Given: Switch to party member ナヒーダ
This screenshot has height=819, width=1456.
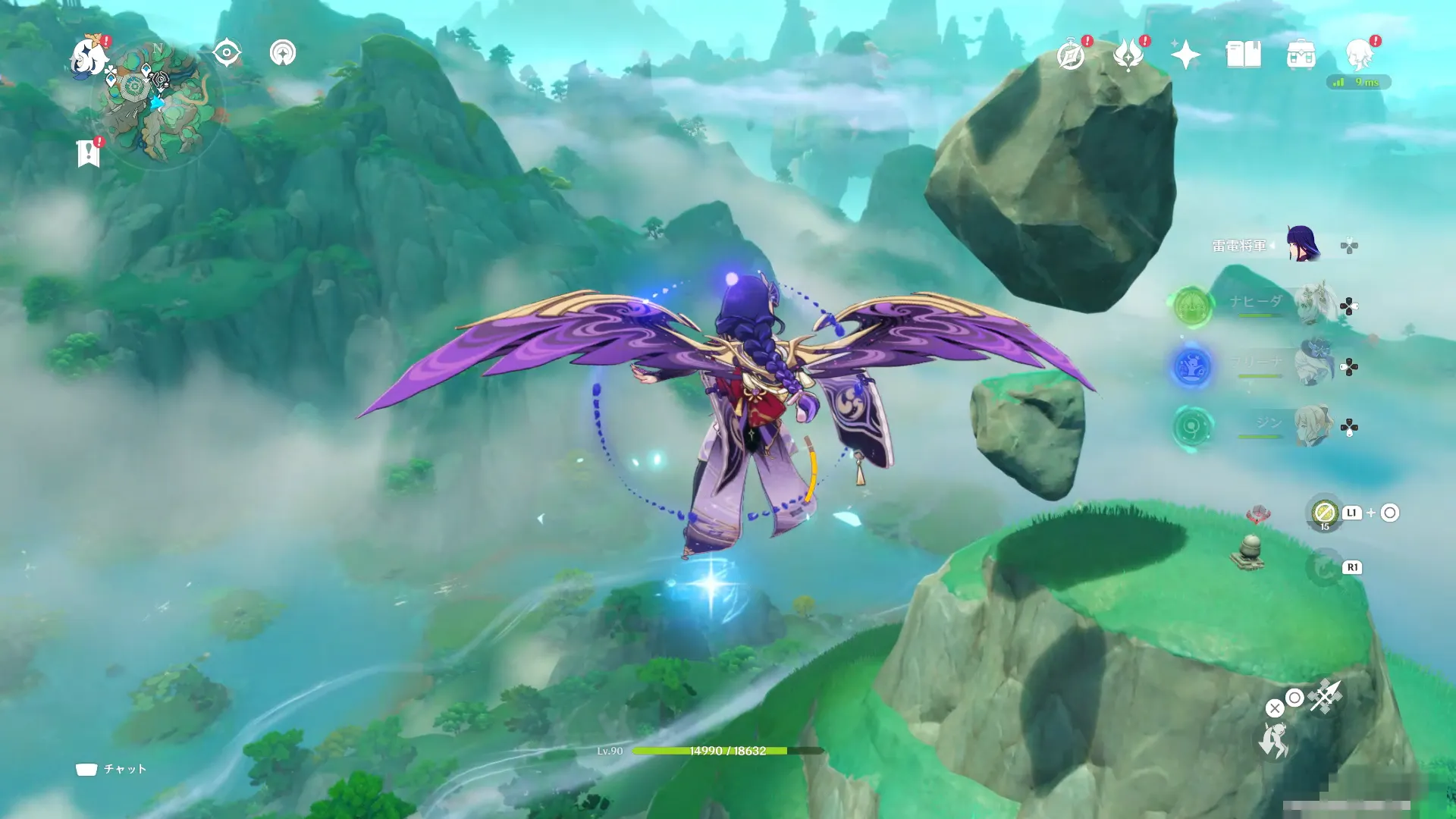Looking at the screenshot, I should pos(1313,306).
